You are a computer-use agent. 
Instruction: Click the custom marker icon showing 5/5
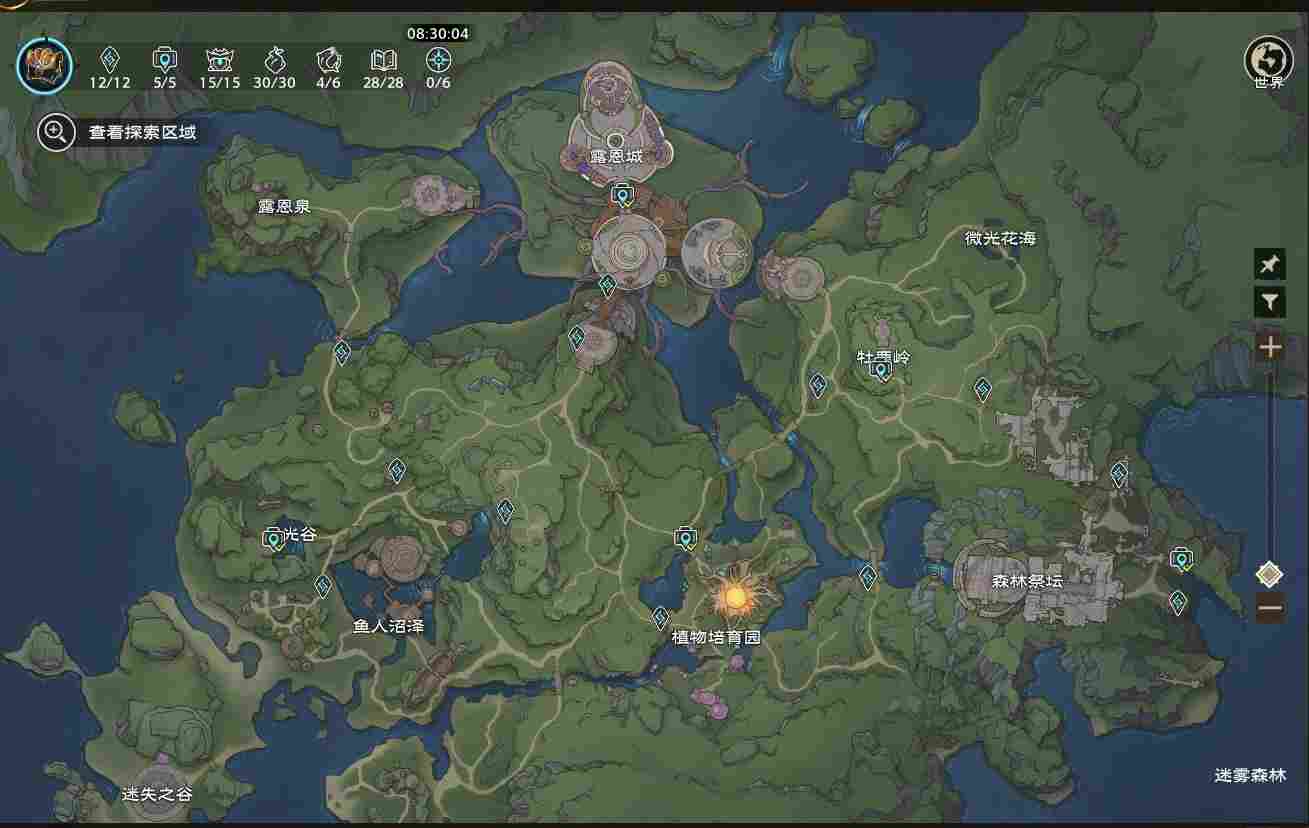click(x=164, y=58)
